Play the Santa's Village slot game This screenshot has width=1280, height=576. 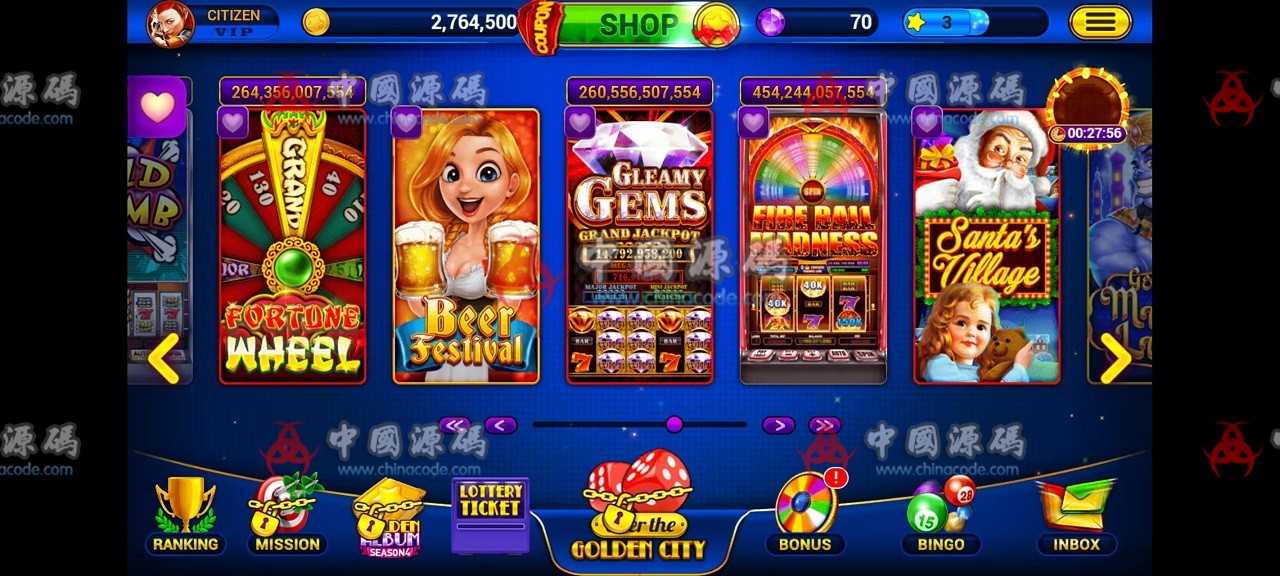point(987,246)
